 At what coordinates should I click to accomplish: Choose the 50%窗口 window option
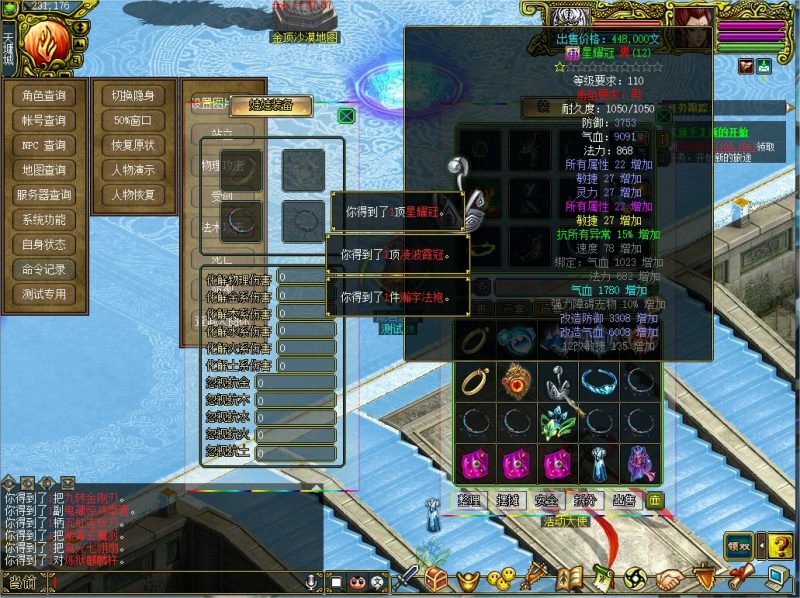pyautogui.click(x=133, y=121)
